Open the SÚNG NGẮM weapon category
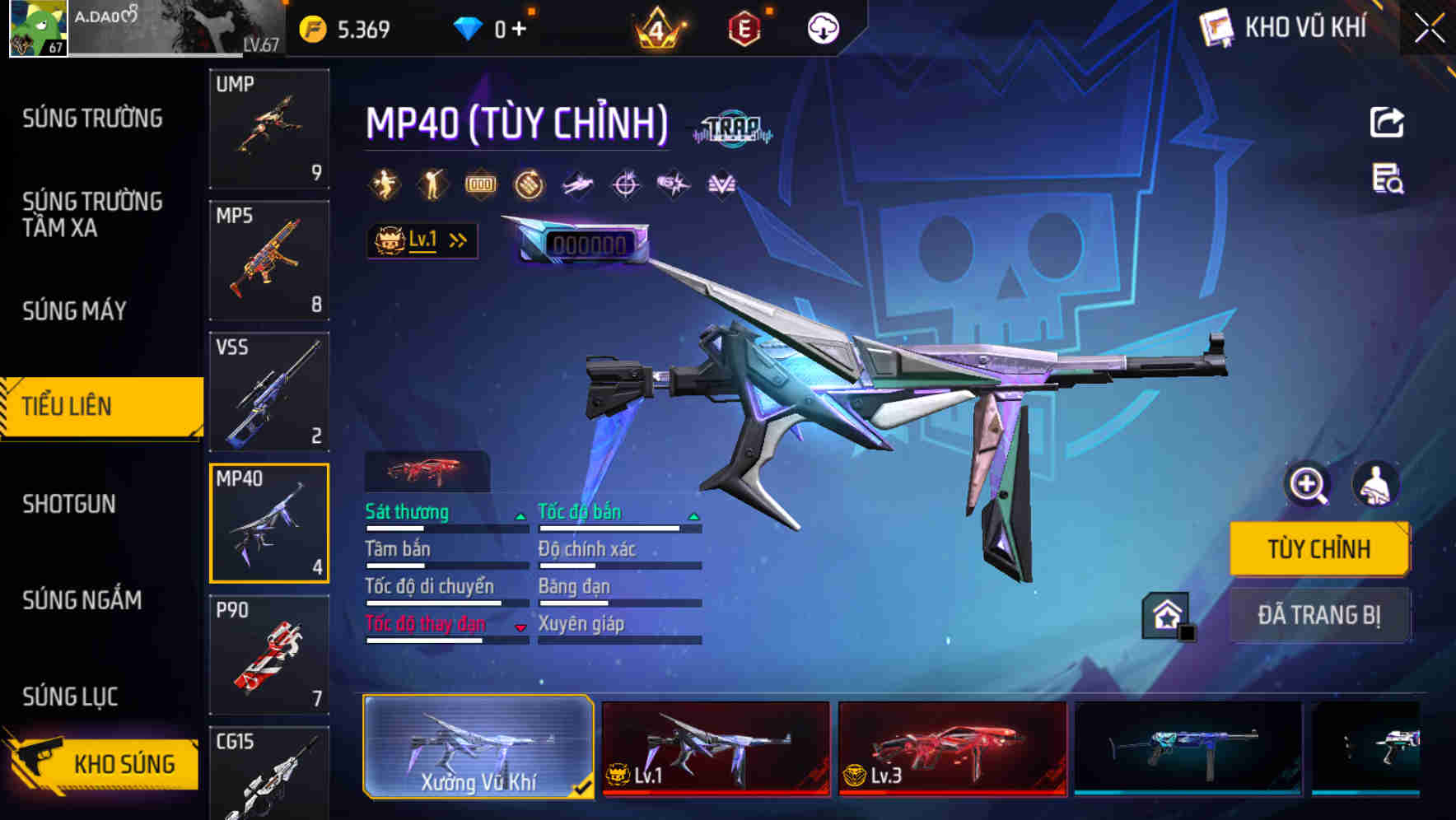1456x820 pixels. (x=79, y=601)
